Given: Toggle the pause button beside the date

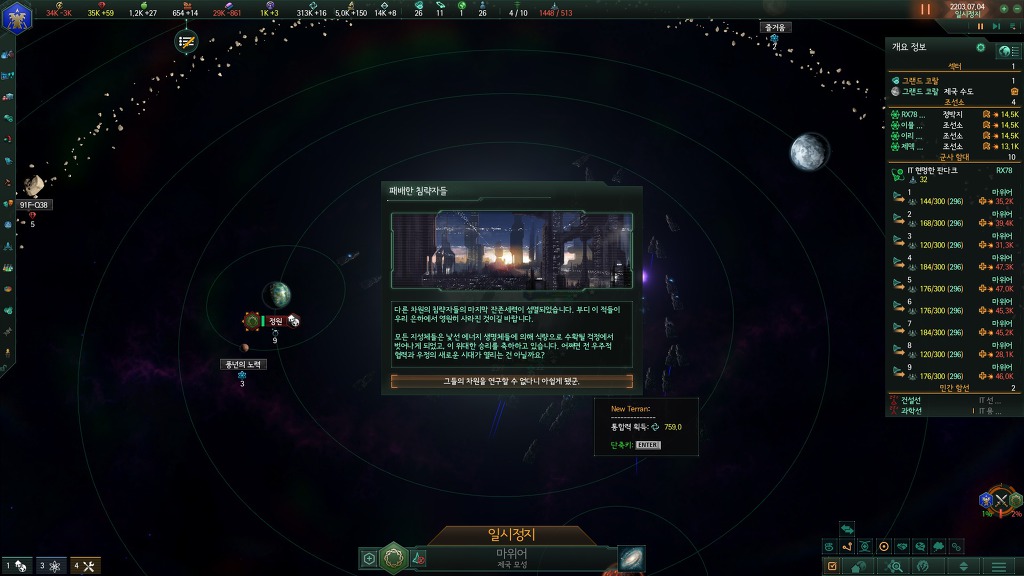Looking at the screenshot, I should (925, 9).
